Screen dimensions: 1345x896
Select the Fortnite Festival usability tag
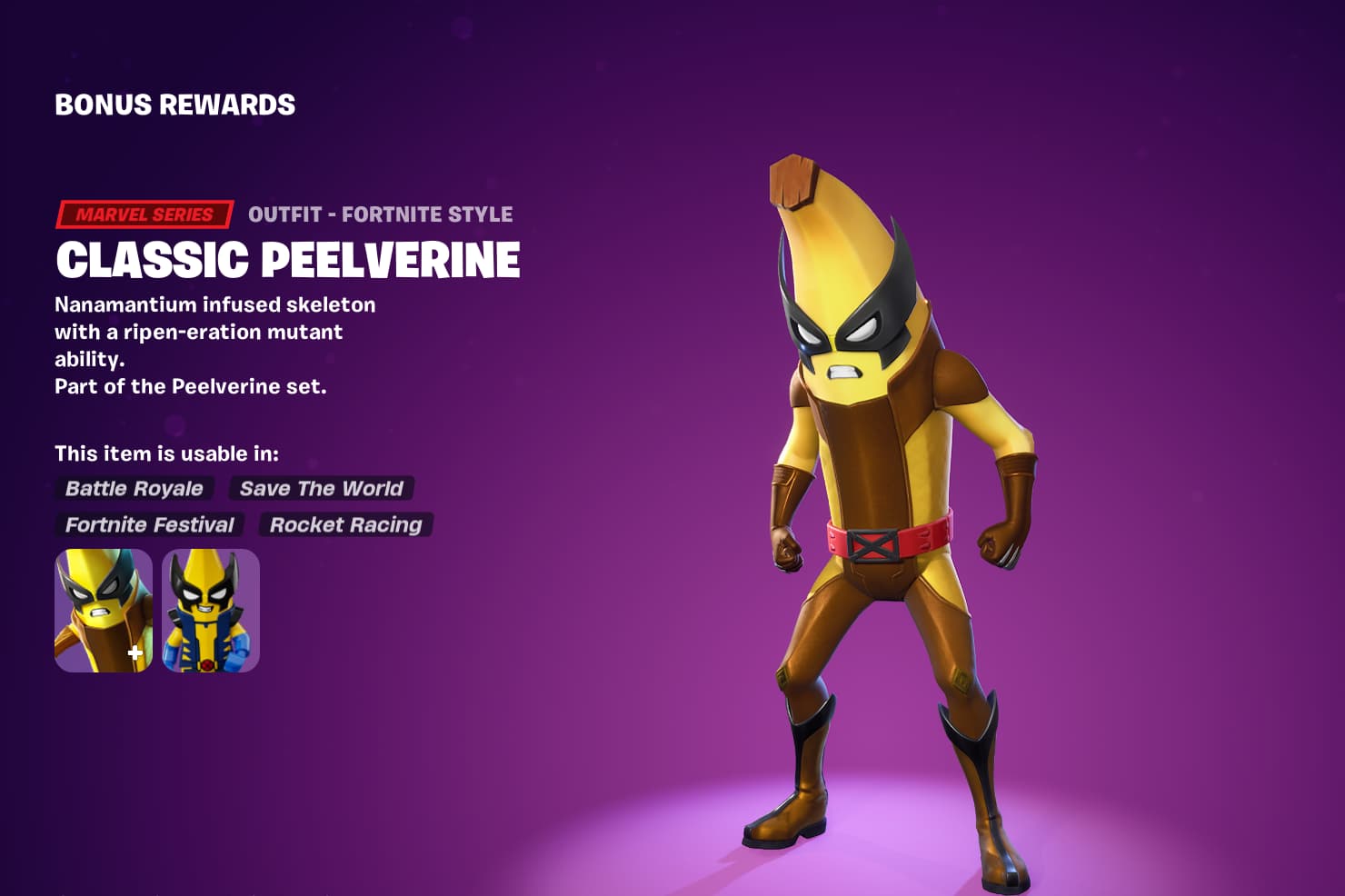click(x=147, y=525)
